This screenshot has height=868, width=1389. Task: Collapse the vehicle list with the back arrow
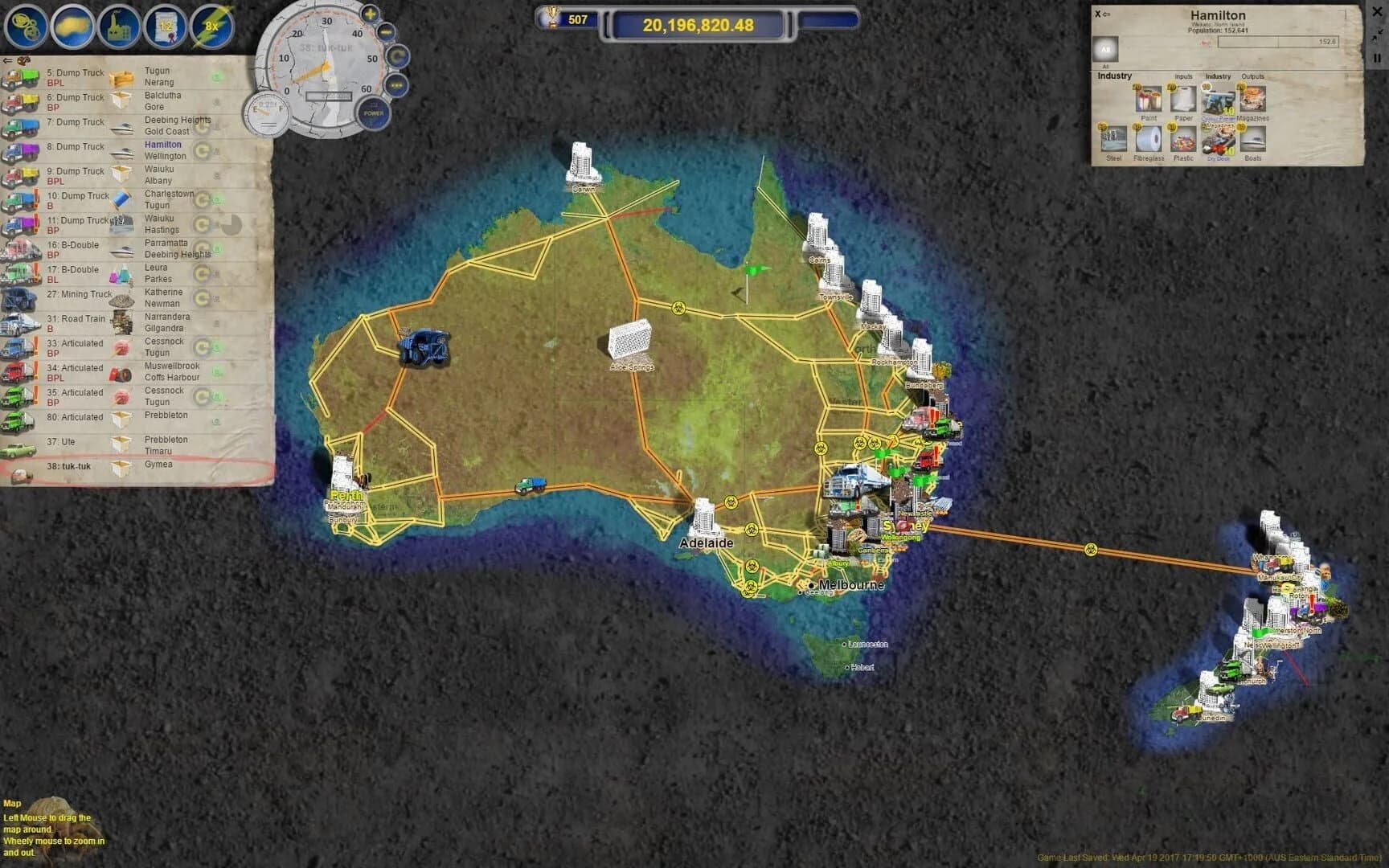point(10,59)
